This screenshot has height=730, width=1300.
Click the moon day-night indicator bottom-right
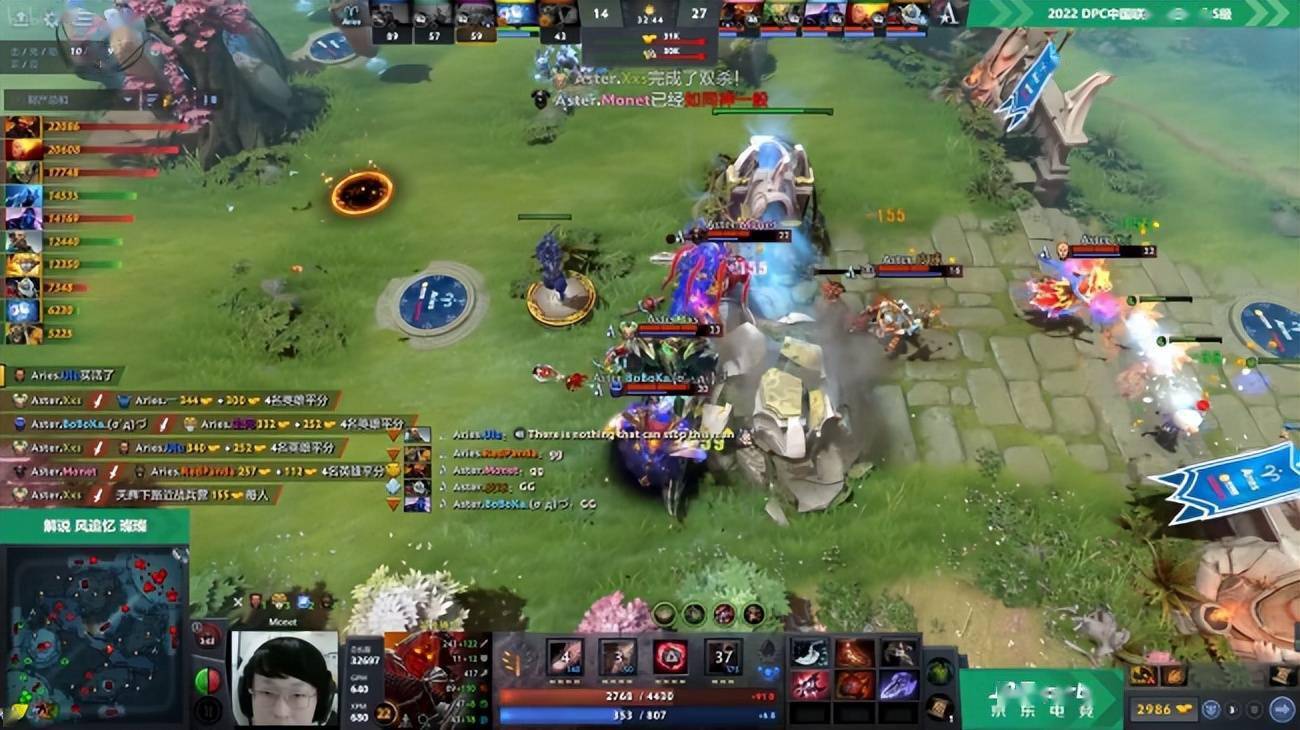tap(1232, 709)
